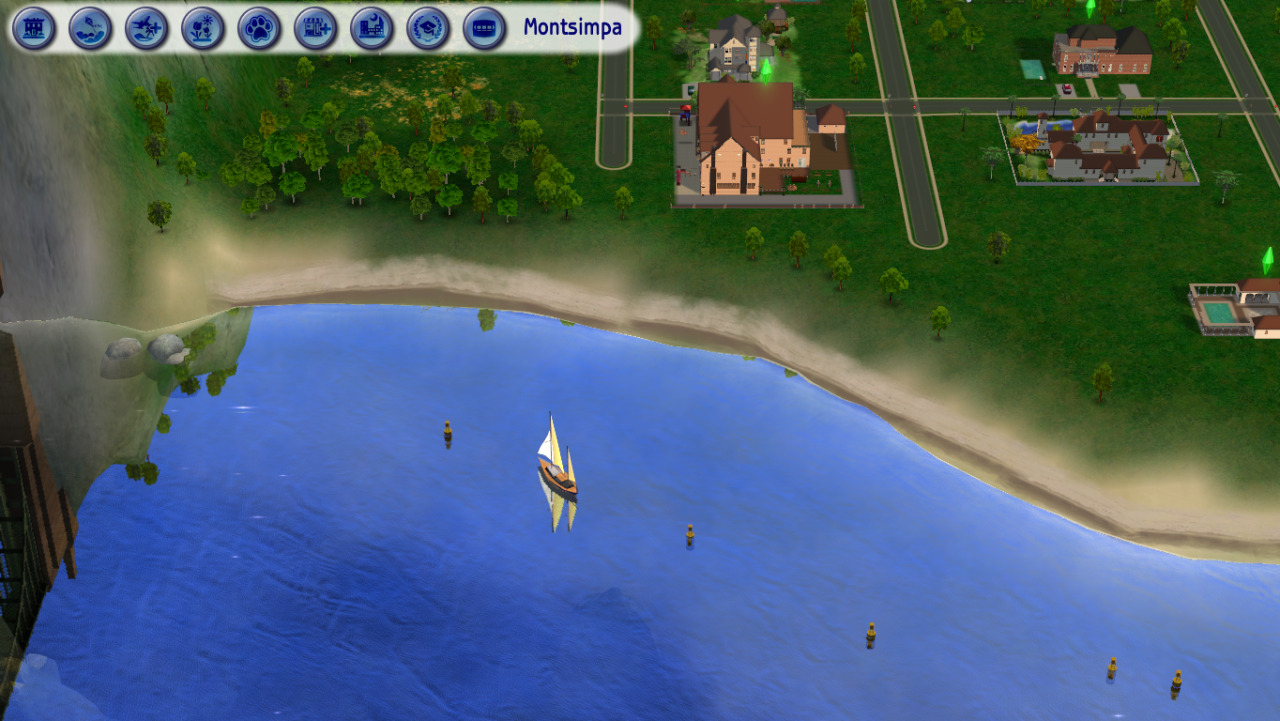Open the graduation cap university icon
1280x721 pixels.
click(428, 28)
